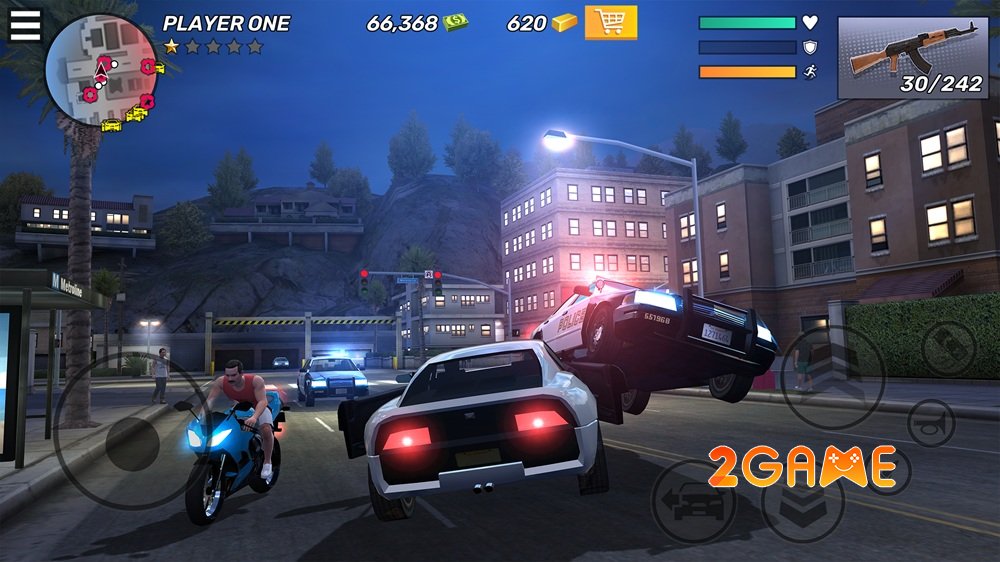Tap the exit vehicle car button
The image size is (1000, 562).
pos(692,502)
